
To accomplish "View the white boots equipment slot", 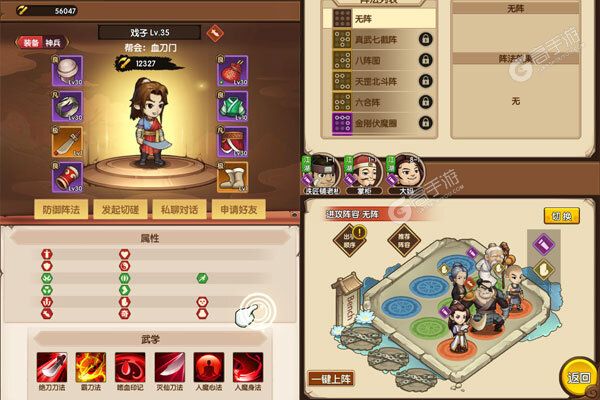I will (233, 179).
